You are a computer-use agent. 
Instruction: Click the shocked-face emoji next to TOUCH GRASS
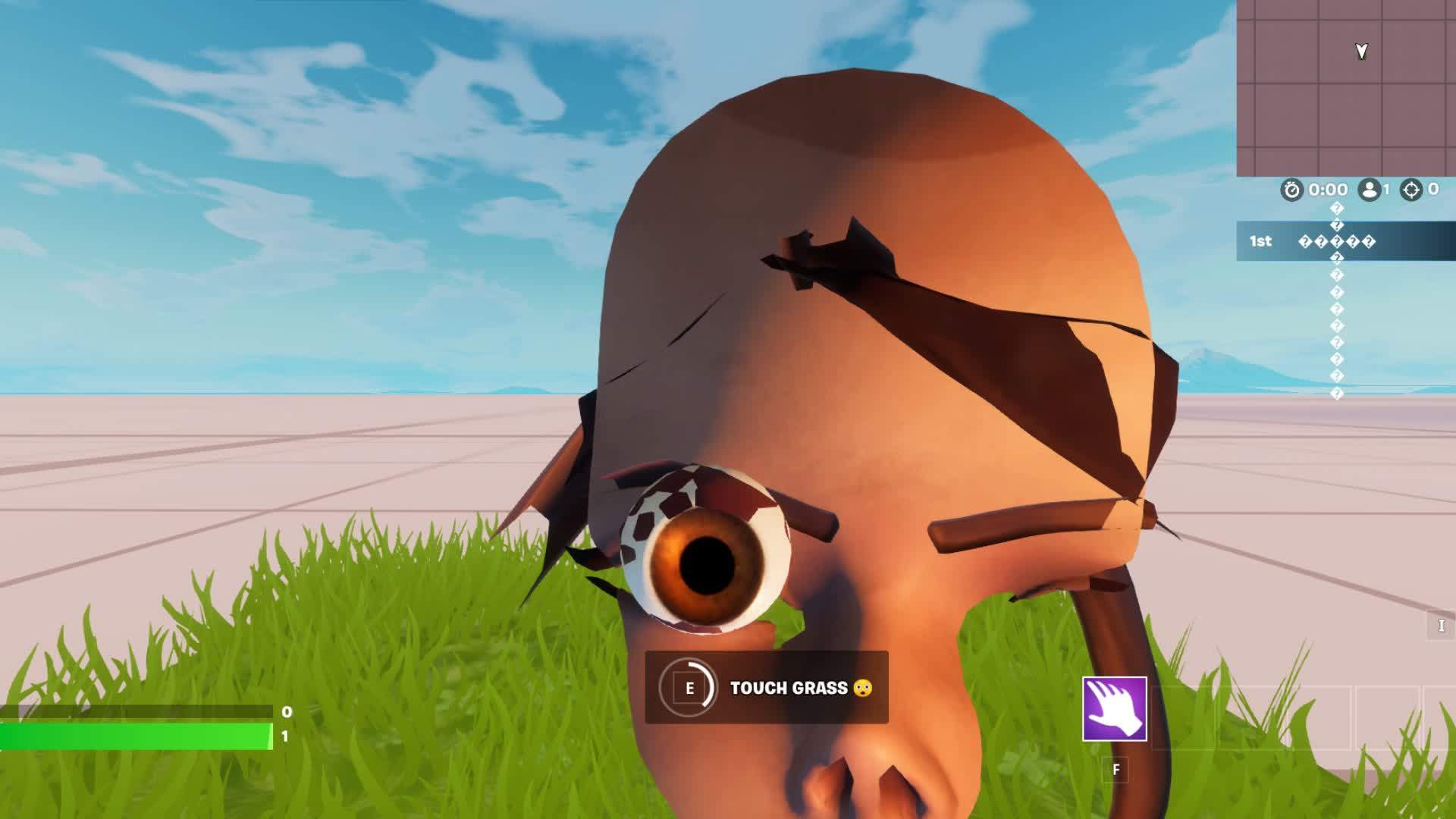[x=864, y=689]
